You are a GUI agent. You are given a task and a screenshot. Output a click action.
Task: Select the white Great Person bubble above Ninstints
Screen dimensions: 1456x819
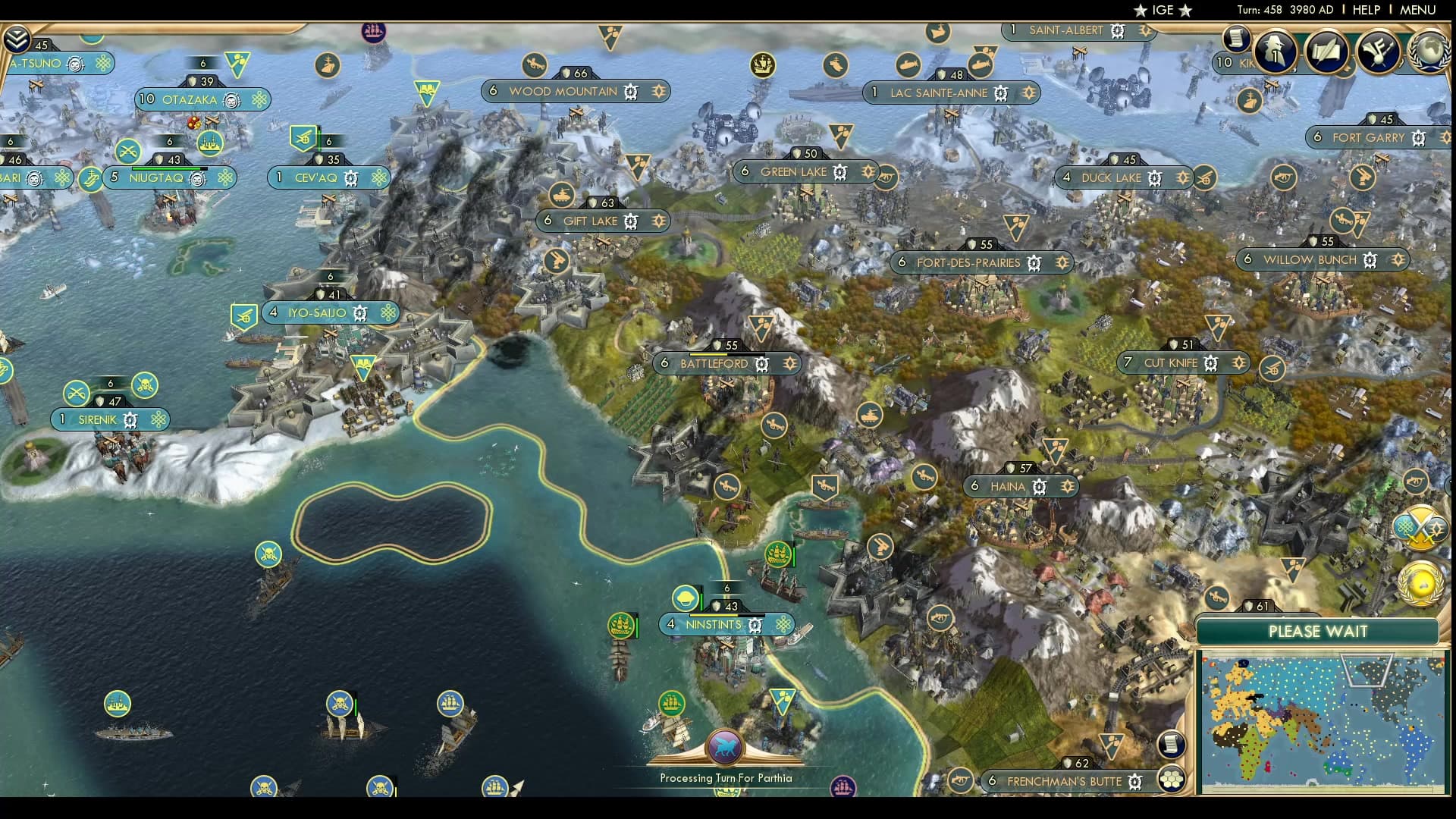(x=686, y=598)
